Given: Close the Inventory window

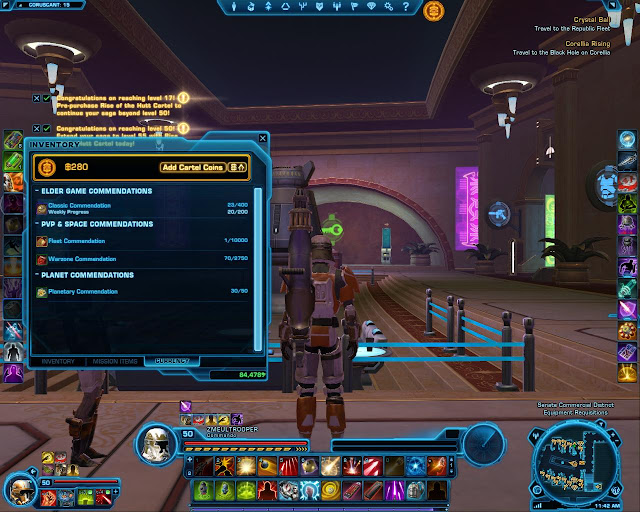Looking at the screenshot, I should coord(262,139).
